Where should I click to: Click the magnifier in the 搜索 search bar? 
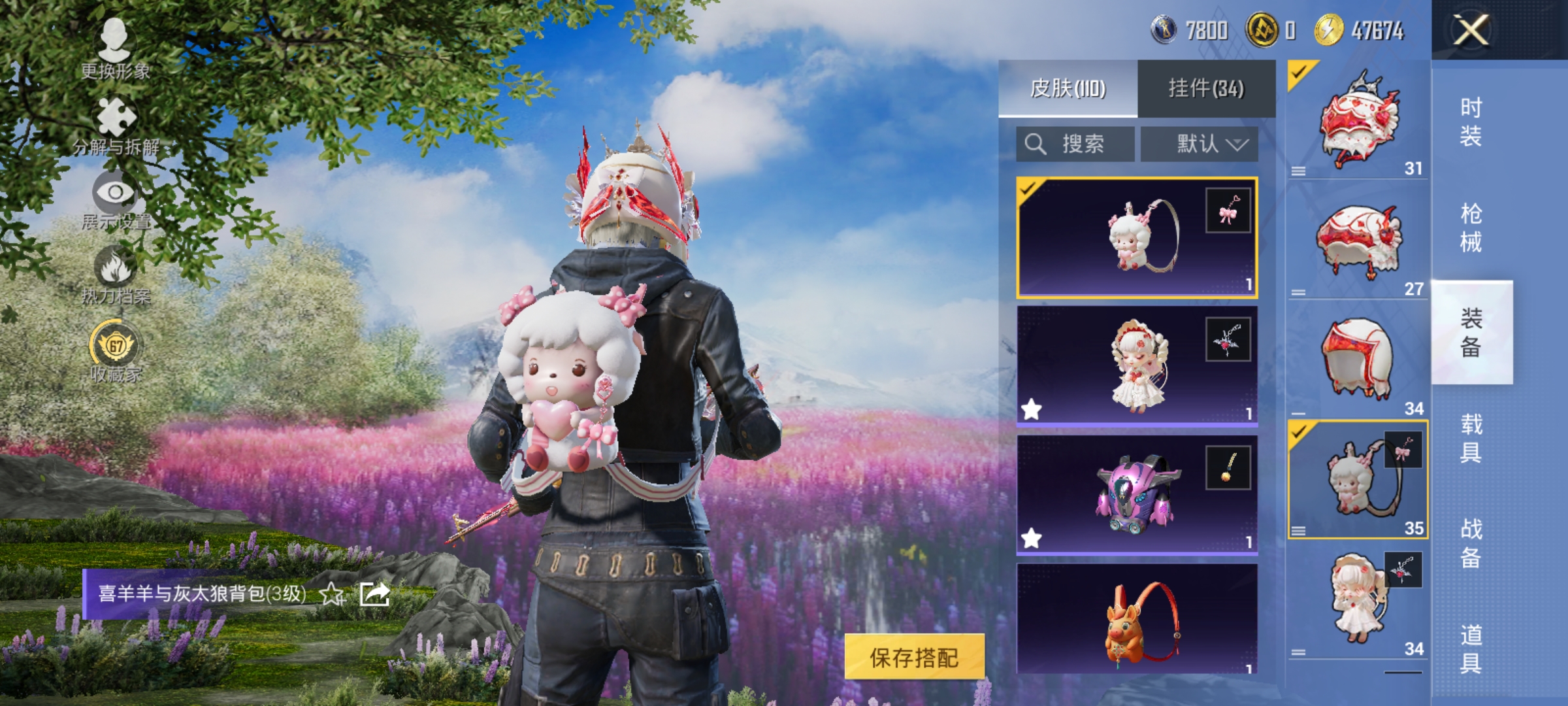click(x=1037, y=144)
